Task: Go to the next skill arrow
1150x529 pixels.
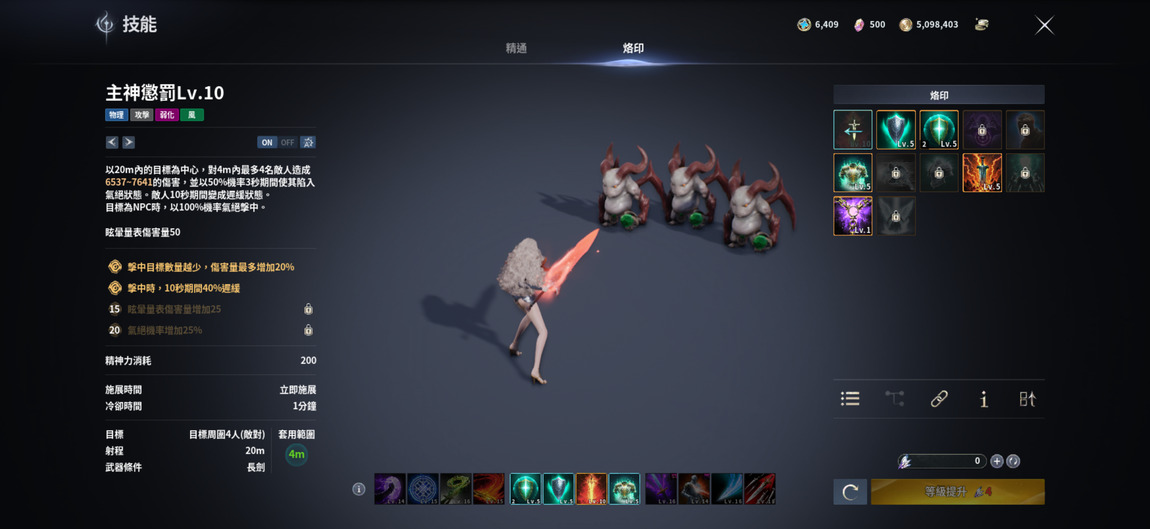Action: coord(128,142)
